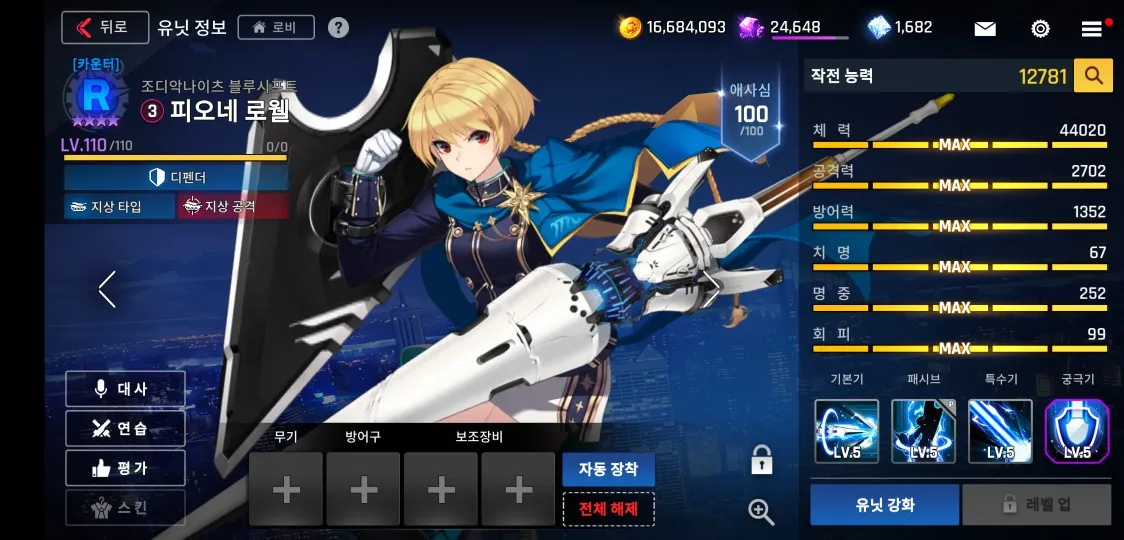Open the 평가 unit reviews
Viewport: 1124px width, 540px height.
tap(125, 468)
